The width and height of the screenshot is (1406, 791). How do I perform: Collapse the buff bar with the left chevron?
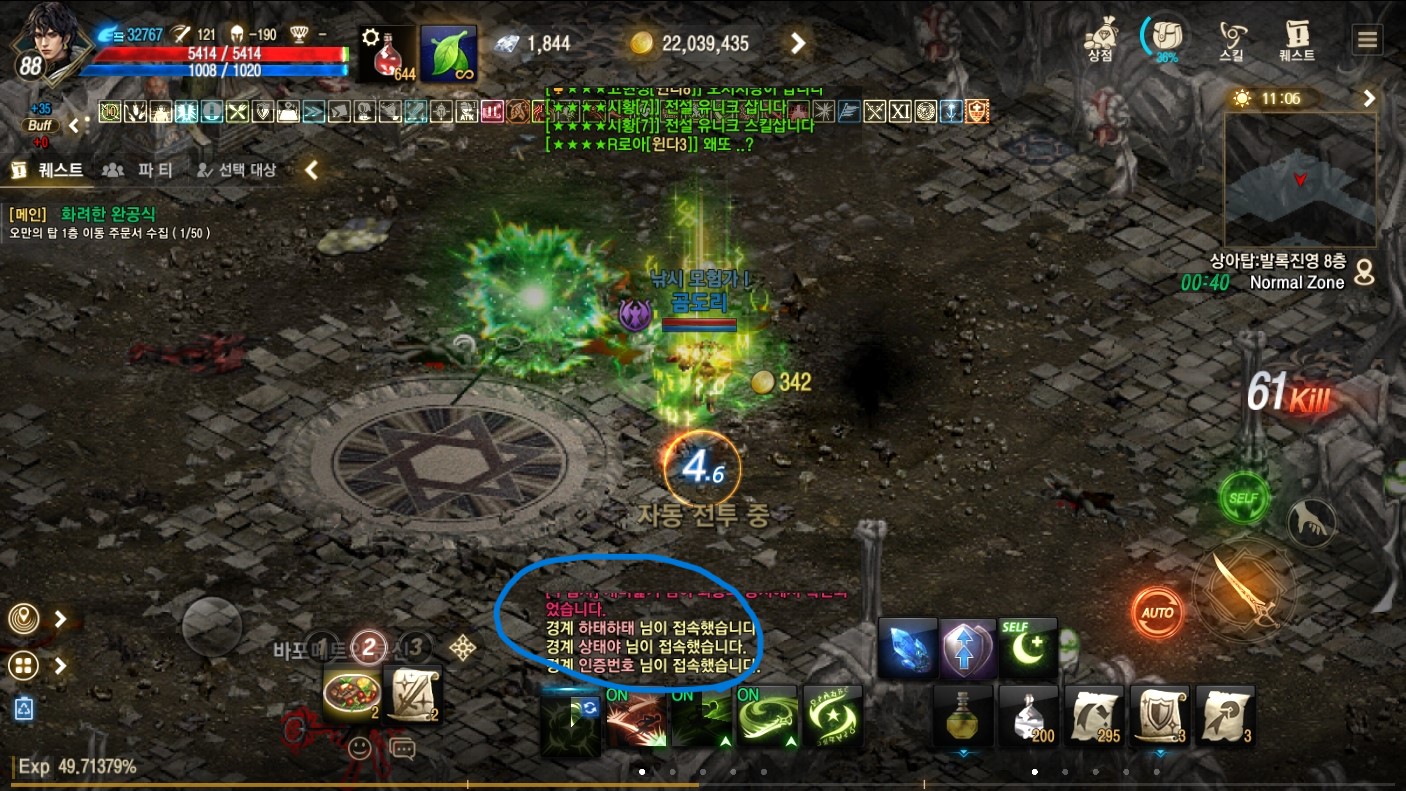[x=72, y=126]
